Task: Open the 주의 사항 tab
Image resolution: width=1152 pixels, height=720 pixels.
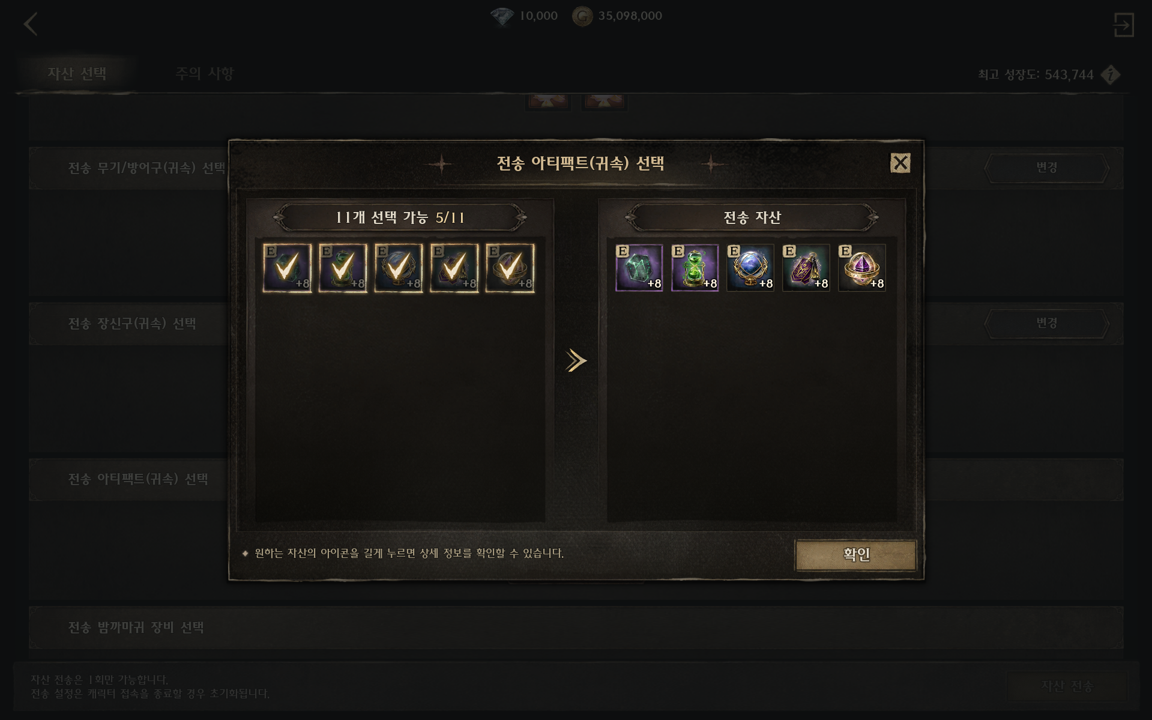Action: tap(204, 73)
